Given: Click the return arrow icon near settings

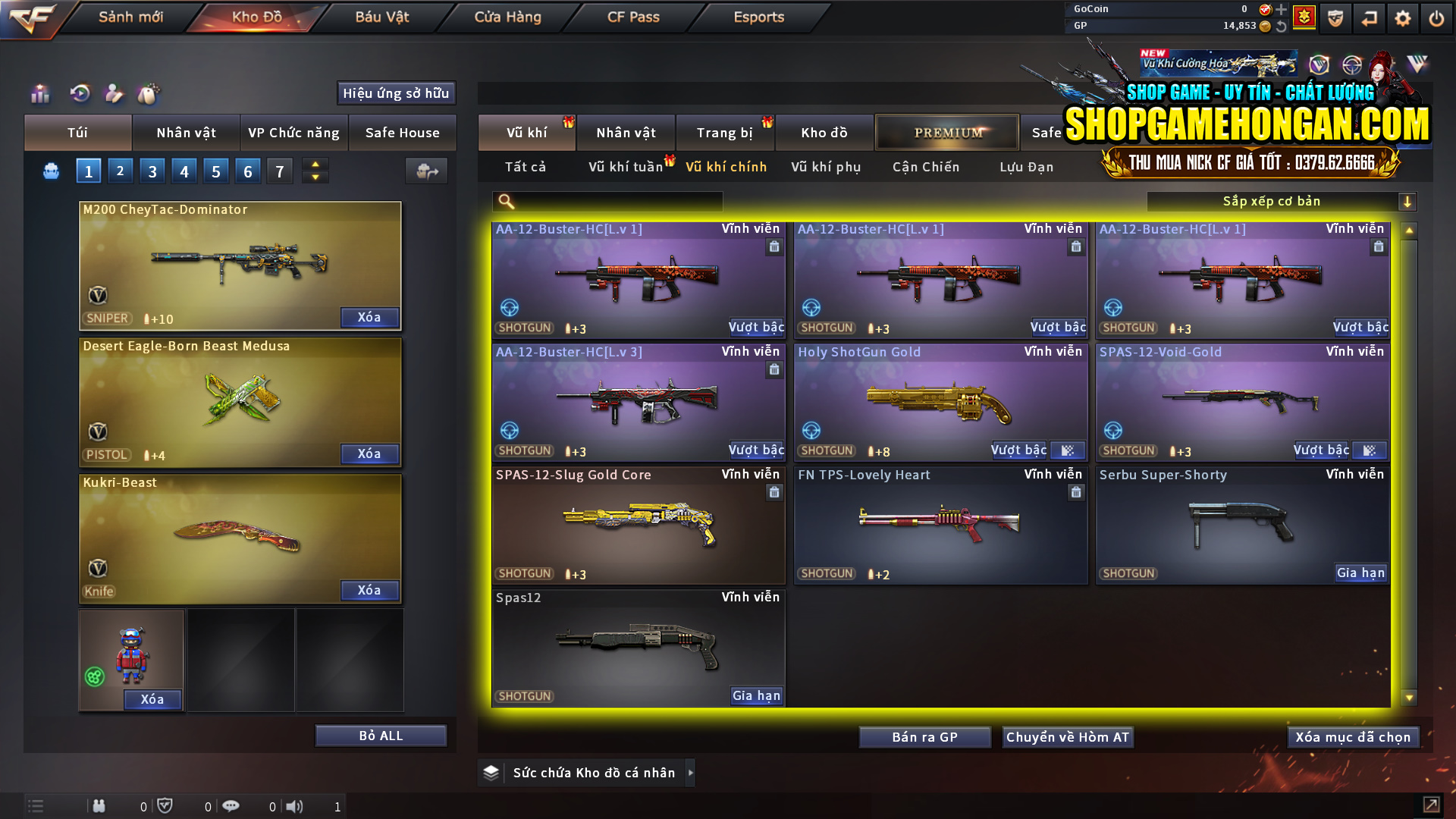Looking at the screenshot, I should [1370, 17].
